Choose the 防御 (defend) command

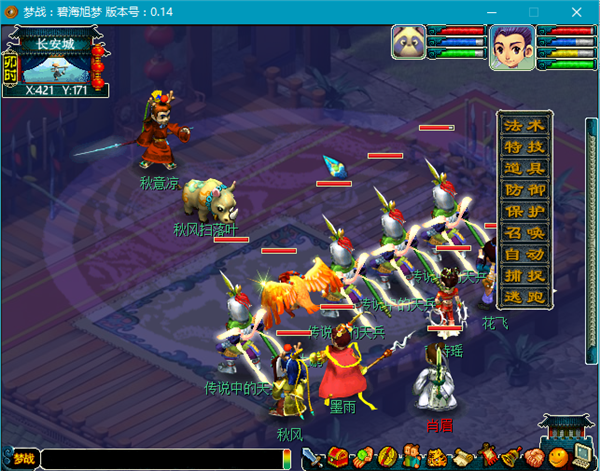click(x=525, y=189)
